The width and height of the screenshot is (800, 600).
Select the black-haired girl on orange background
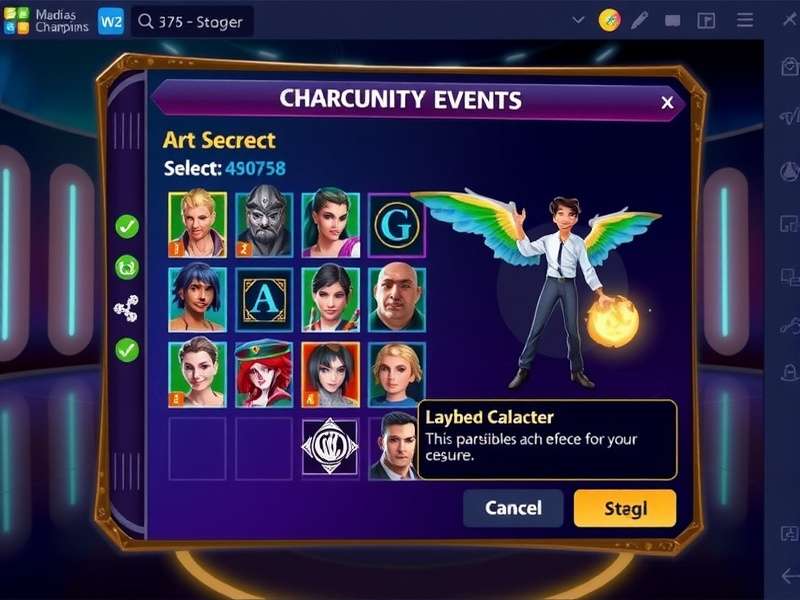point(331,373)
